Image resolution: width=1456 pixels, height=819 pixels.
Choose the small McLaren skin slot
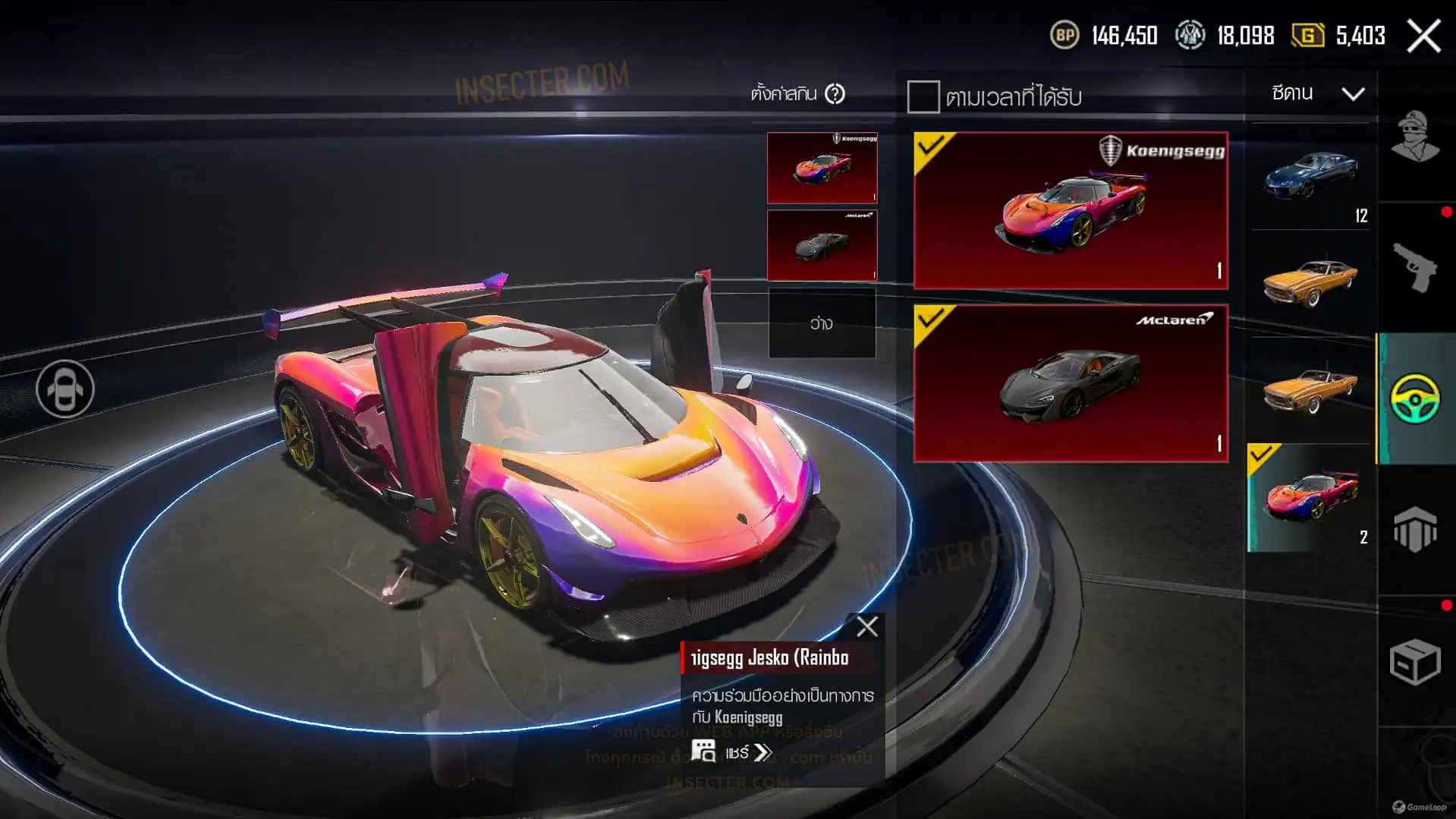(x=822, y=245)
